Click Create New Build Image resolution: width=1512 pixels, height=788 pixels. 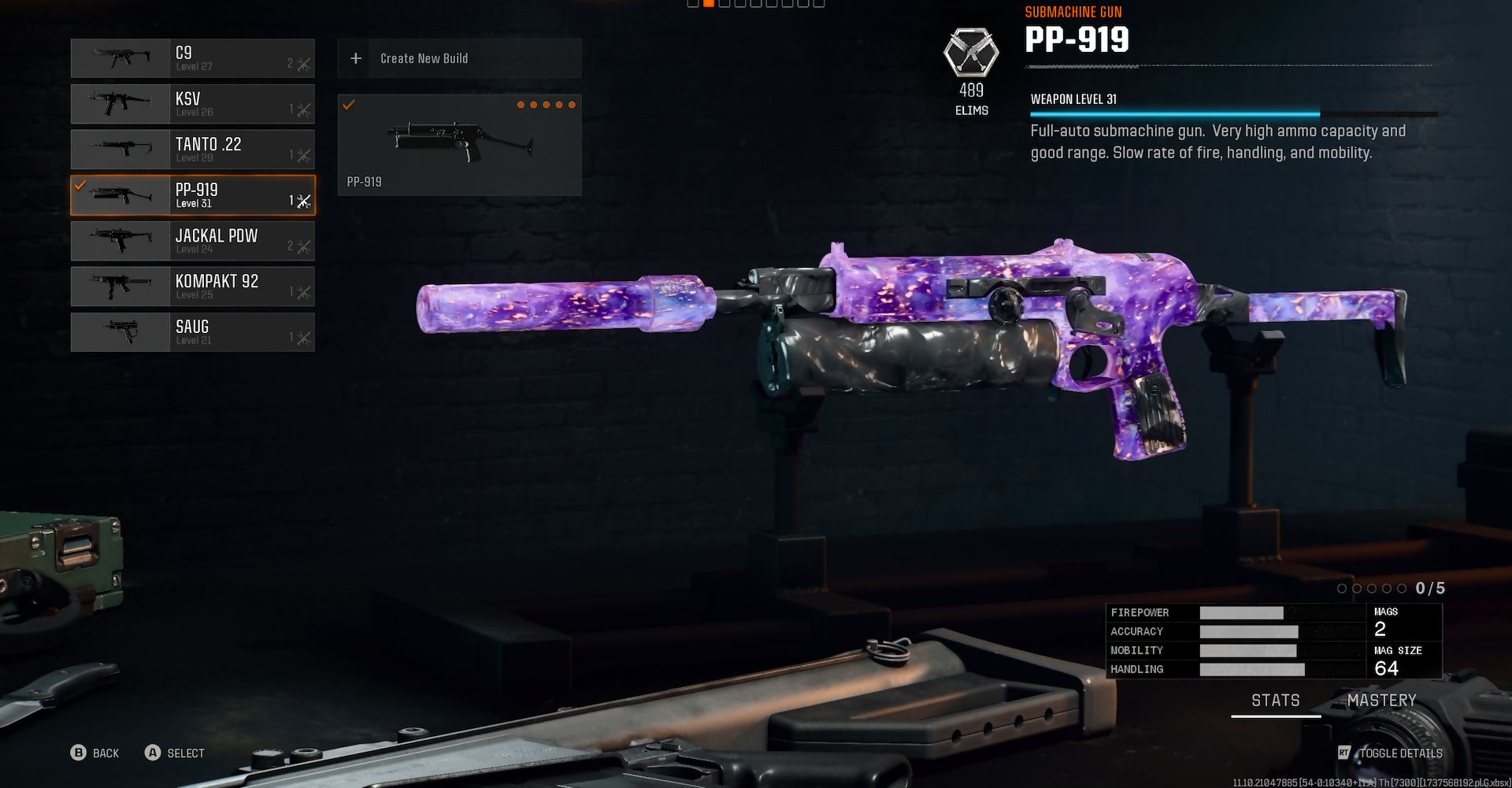(459, 58)
